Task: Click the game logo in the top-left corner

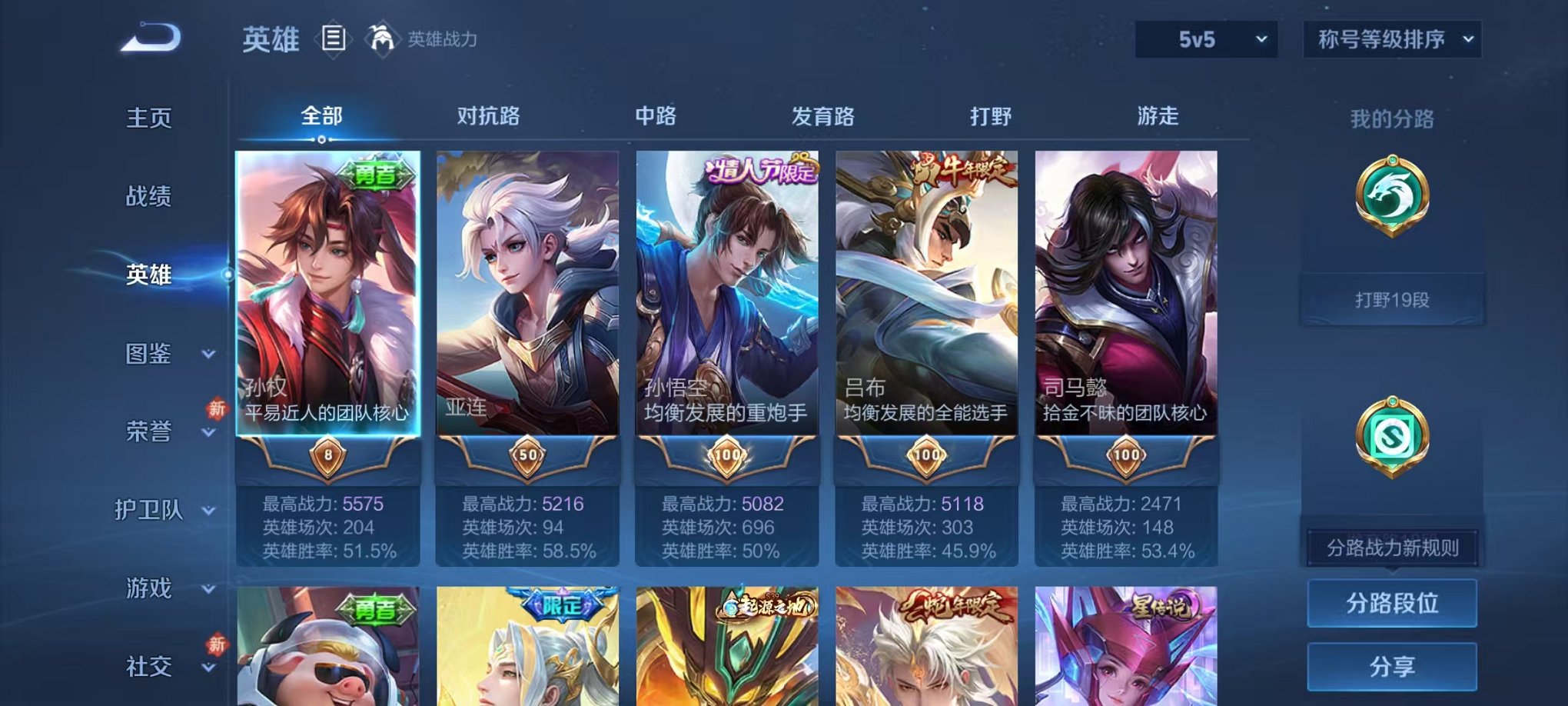Action: [x=148, y=37]
